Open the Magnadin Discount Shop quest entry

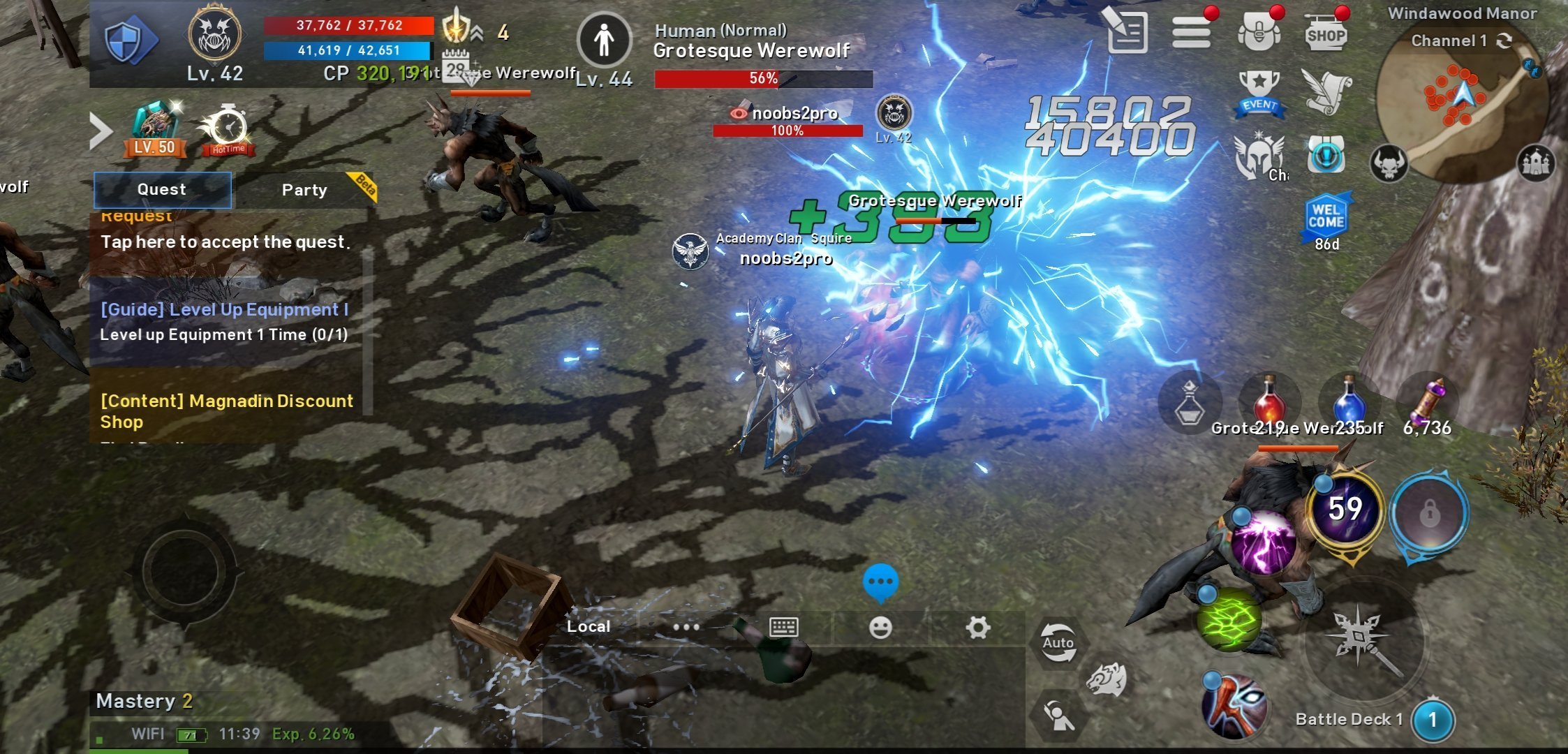[x=227, y=411]
